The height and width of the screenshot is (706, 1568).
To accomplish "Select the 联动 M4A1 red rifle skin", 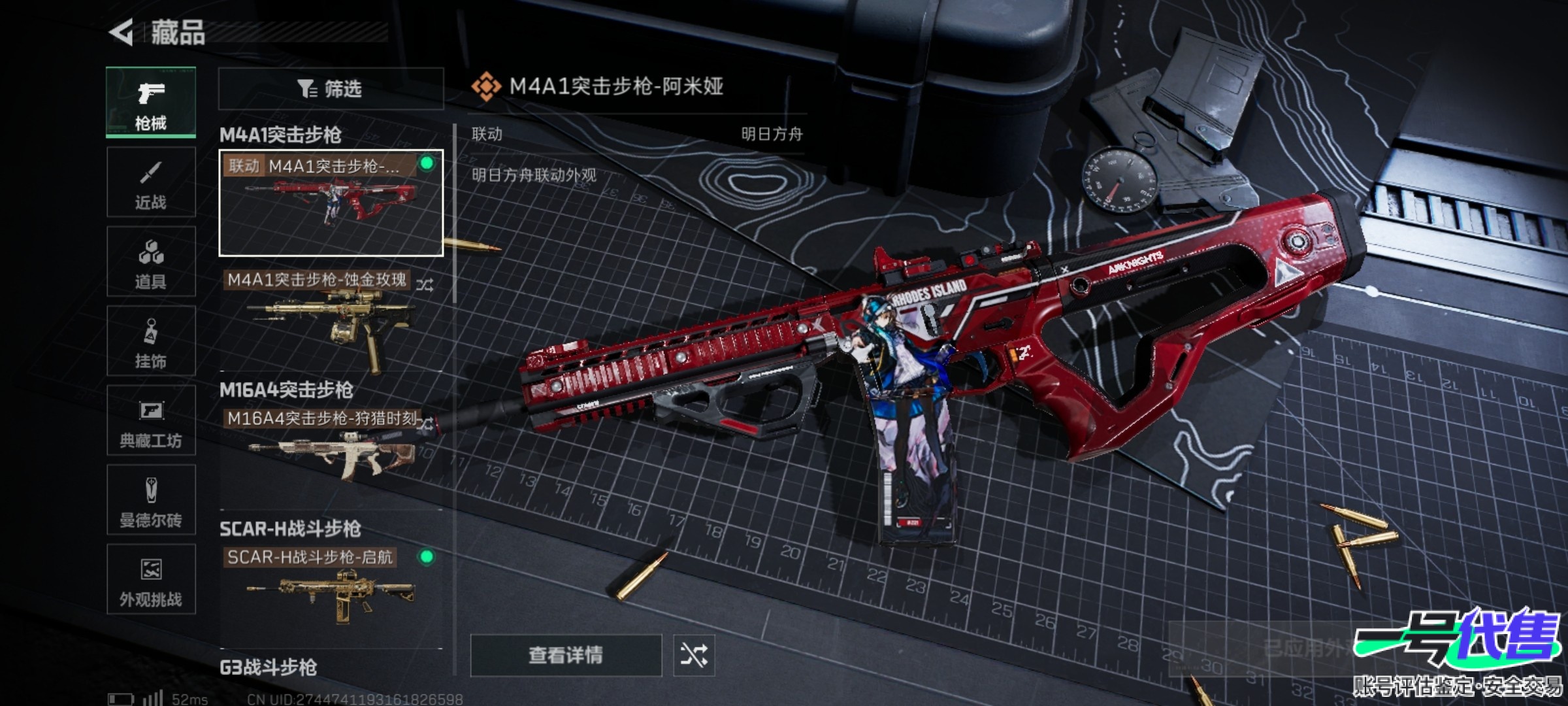I will [331, 203].
